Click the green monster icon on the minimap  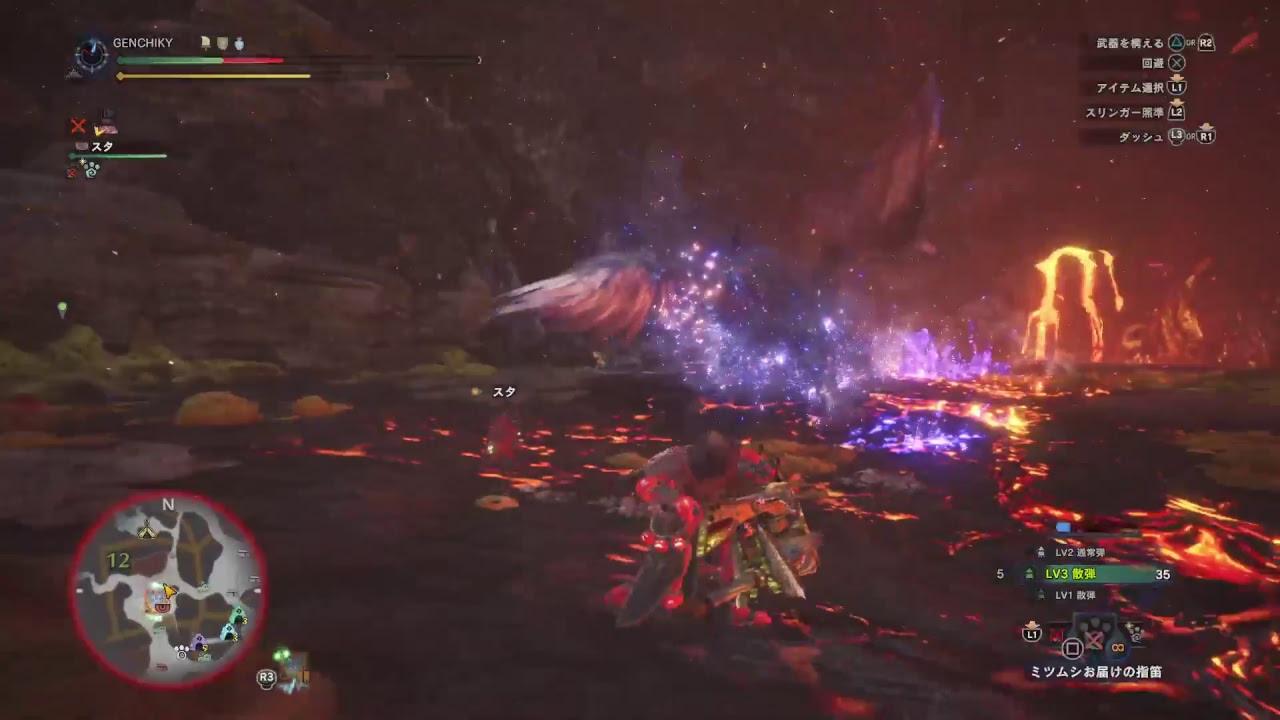tap(238, 613)
